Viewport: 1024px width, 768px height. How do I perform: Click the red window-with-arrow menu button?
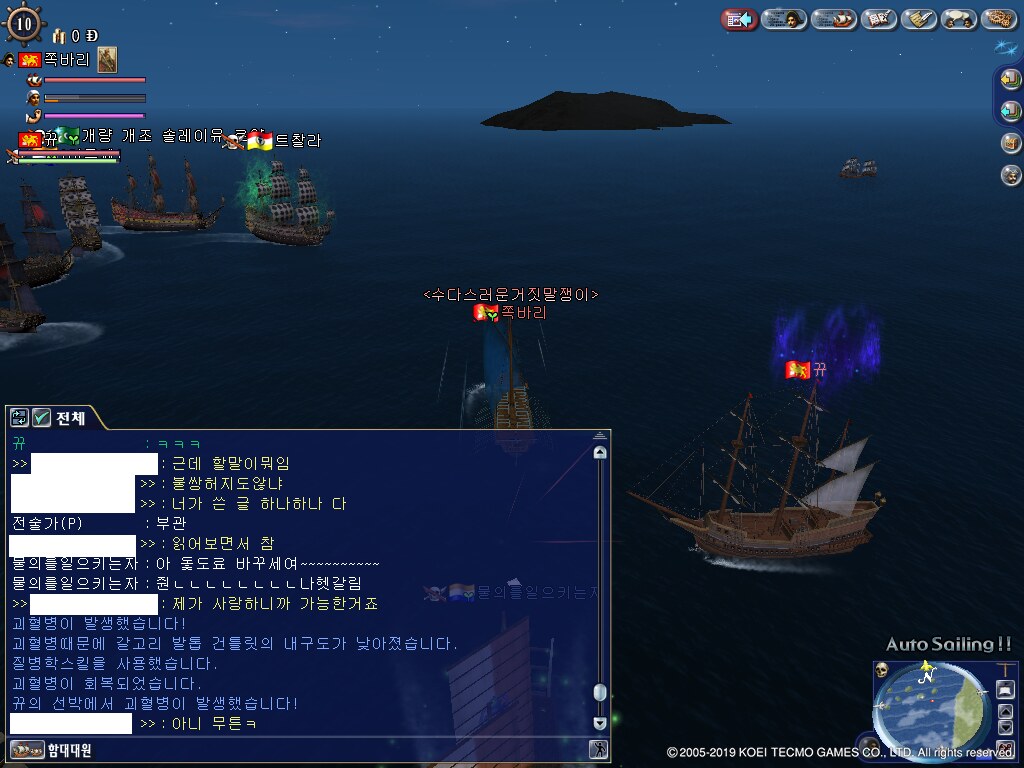[739, 19]
